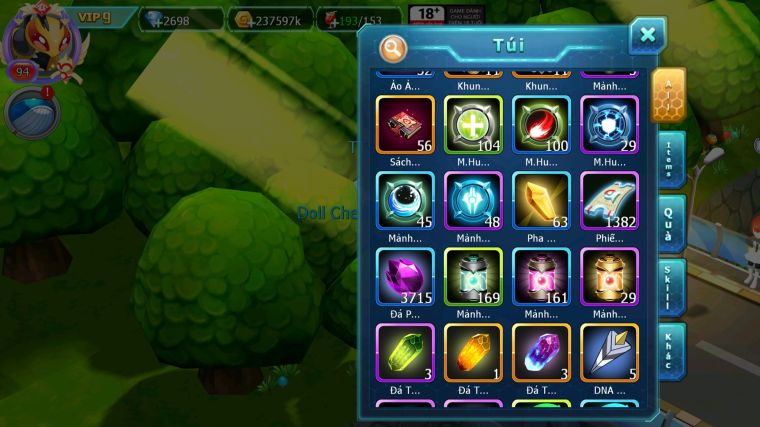The width and height of the screenshot is (760, 427).
Task: Close the Túi bag window
Action: click(647, 36)
